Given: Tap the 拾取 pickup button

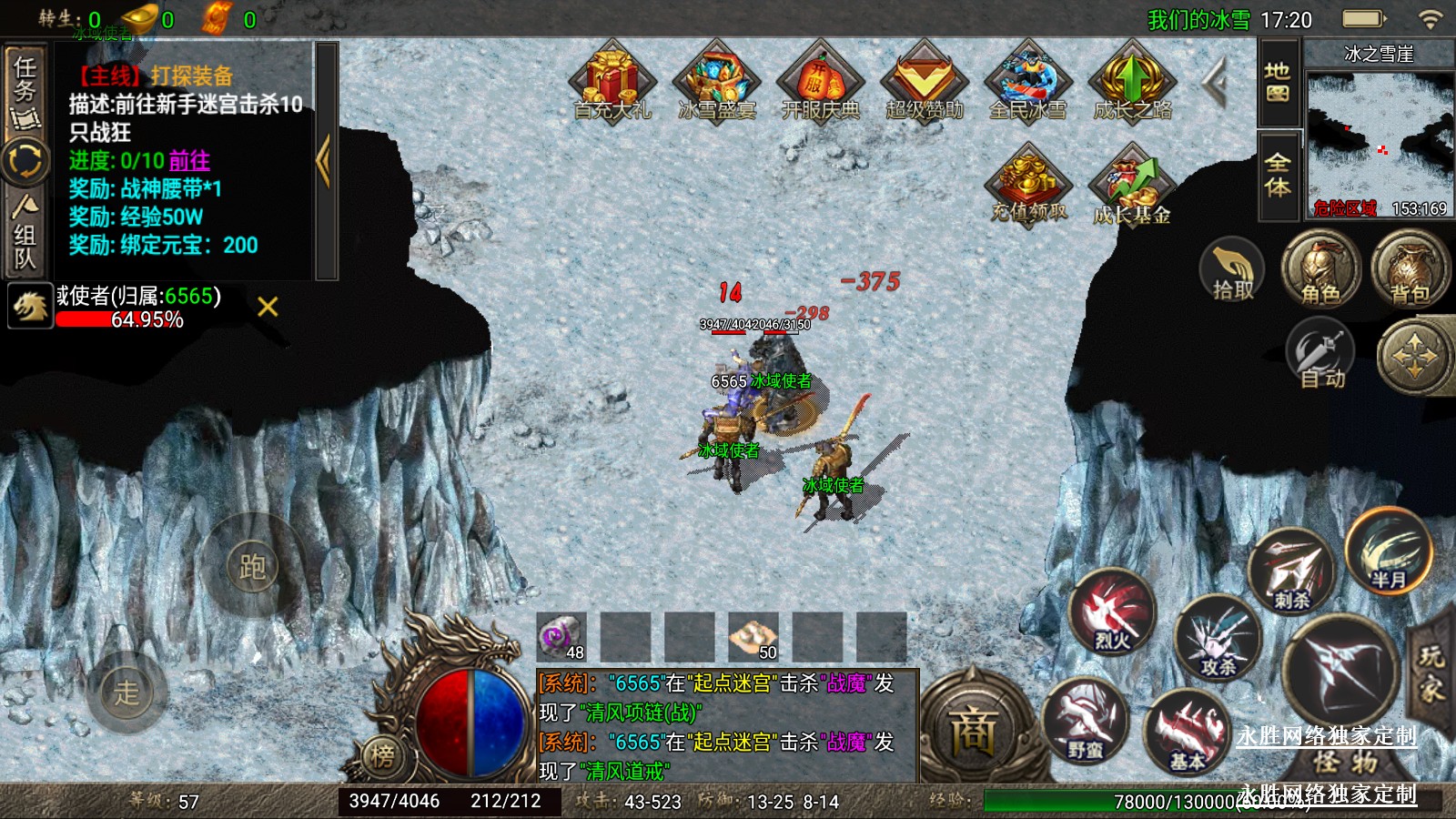Looking at the screenshot, I should tap(1232, 271).
